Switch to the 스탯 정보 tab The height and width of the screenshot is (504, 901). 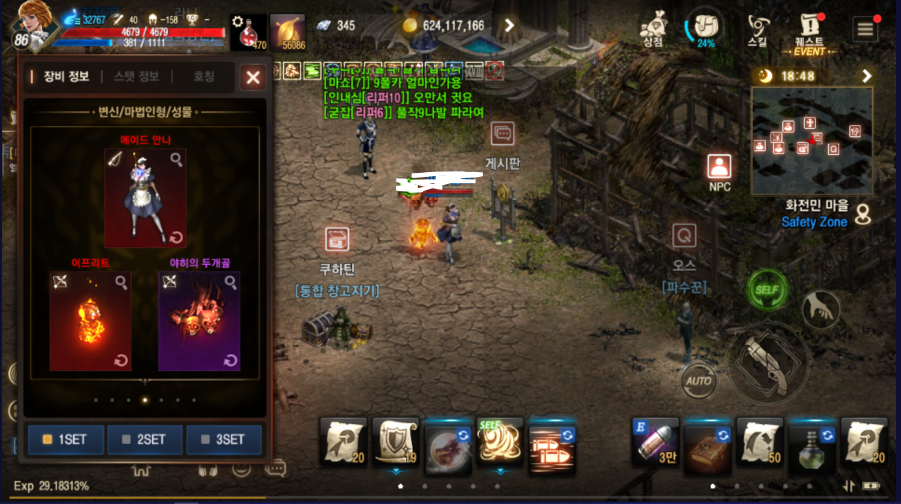click(136, 77)
